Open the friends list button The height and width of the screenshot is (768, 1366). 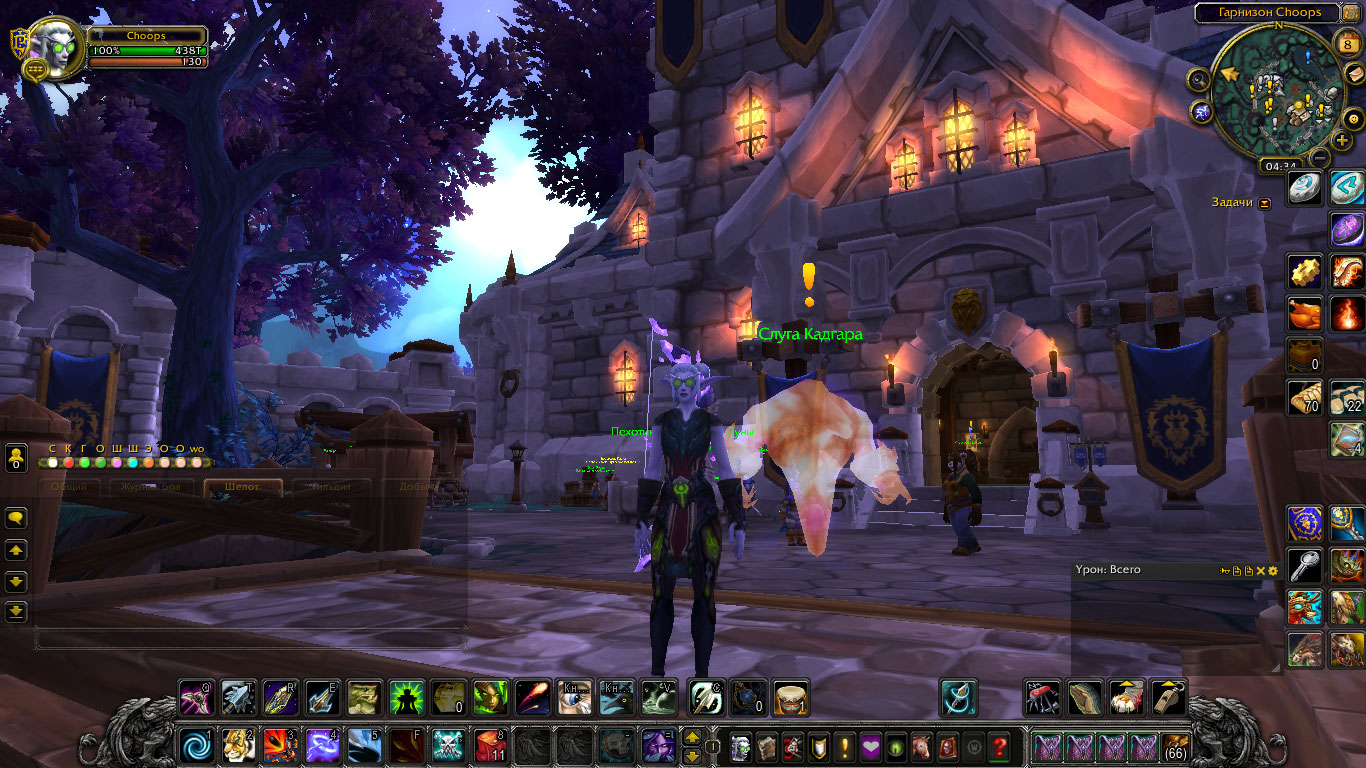click(16, 459)
